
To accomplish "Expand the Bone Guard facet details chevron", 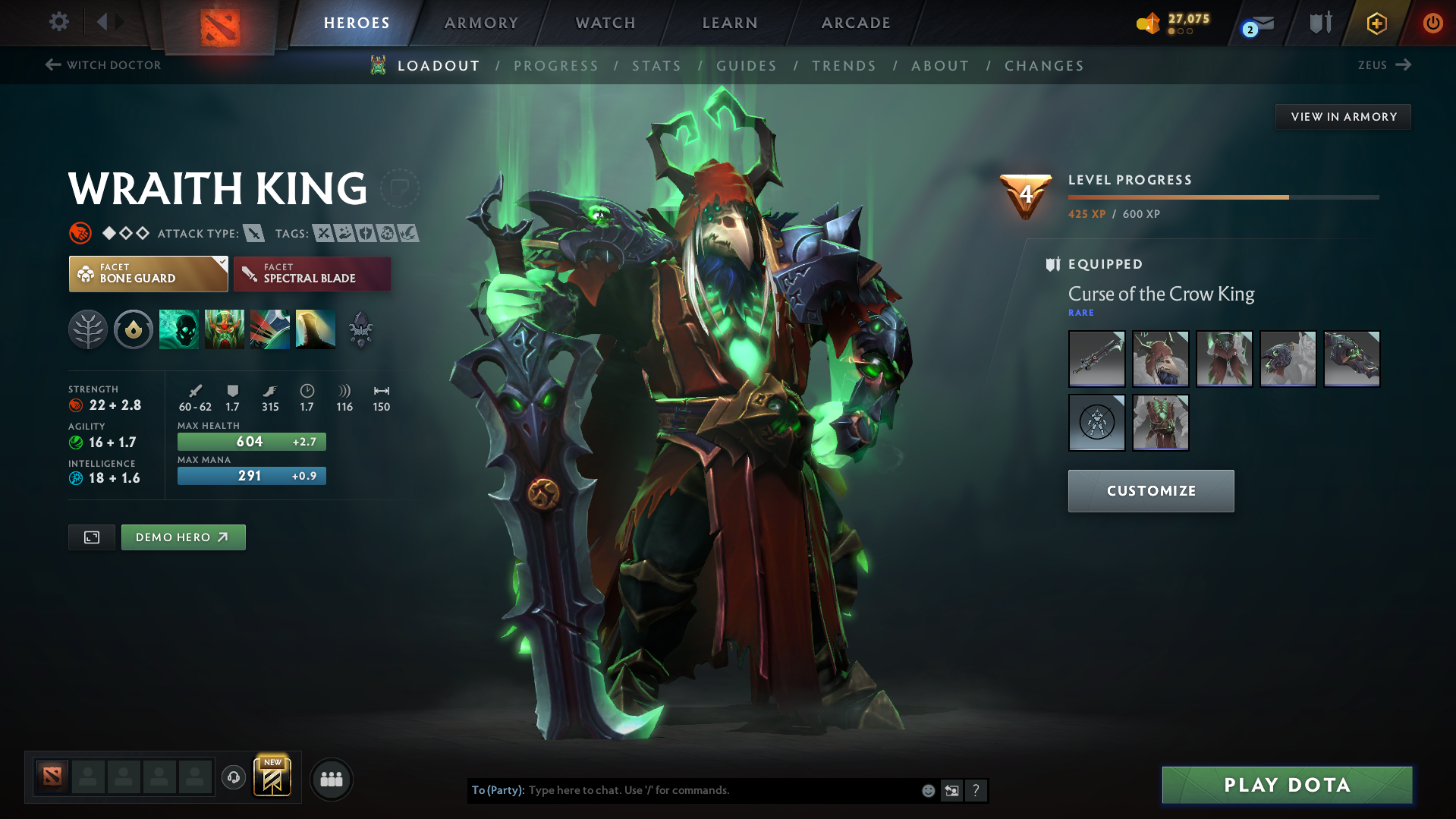I will (221, 262).
